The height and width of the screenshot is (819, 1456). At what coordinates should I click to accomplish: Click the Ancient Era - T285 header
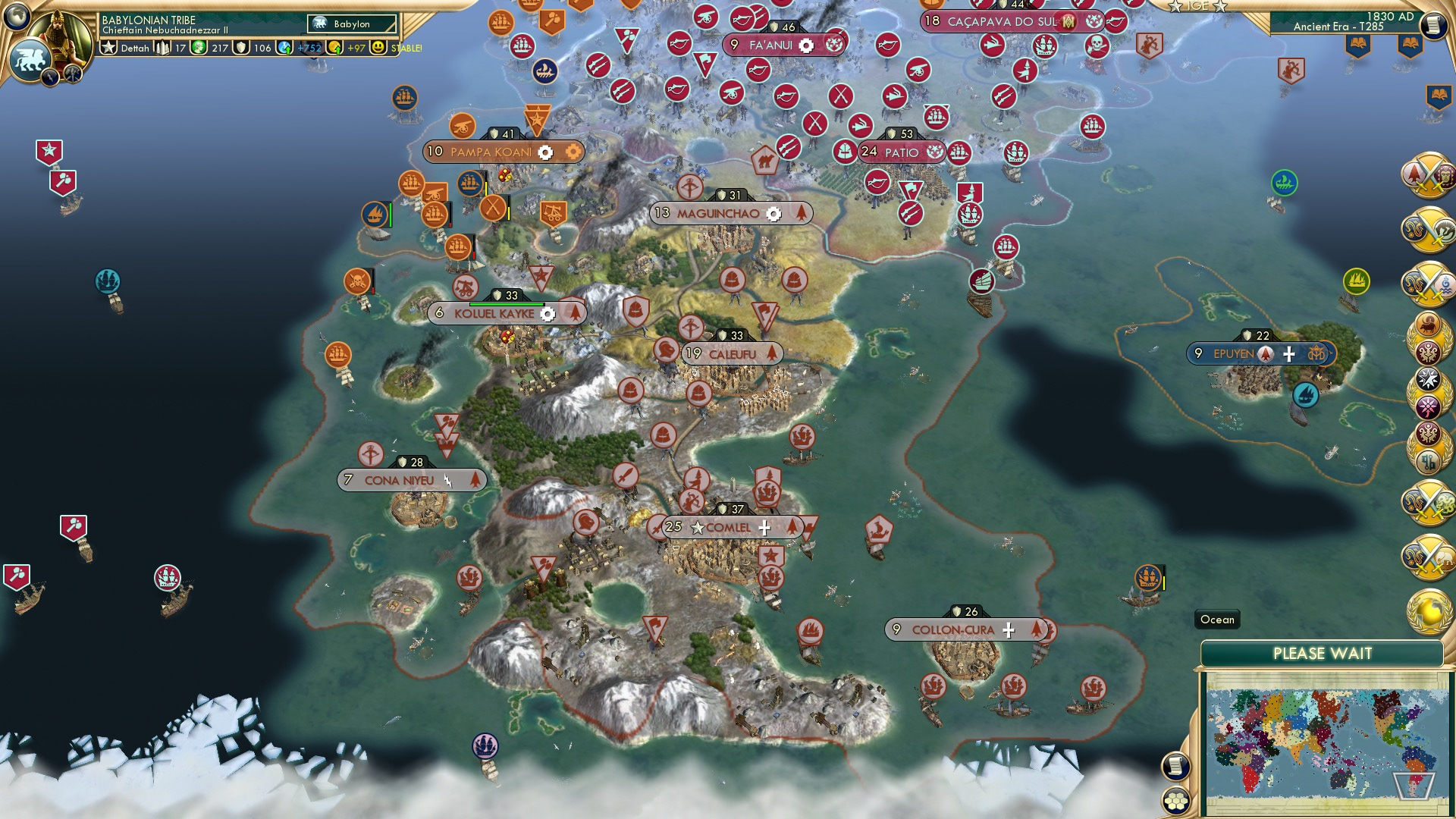(x=1338, y=27)
